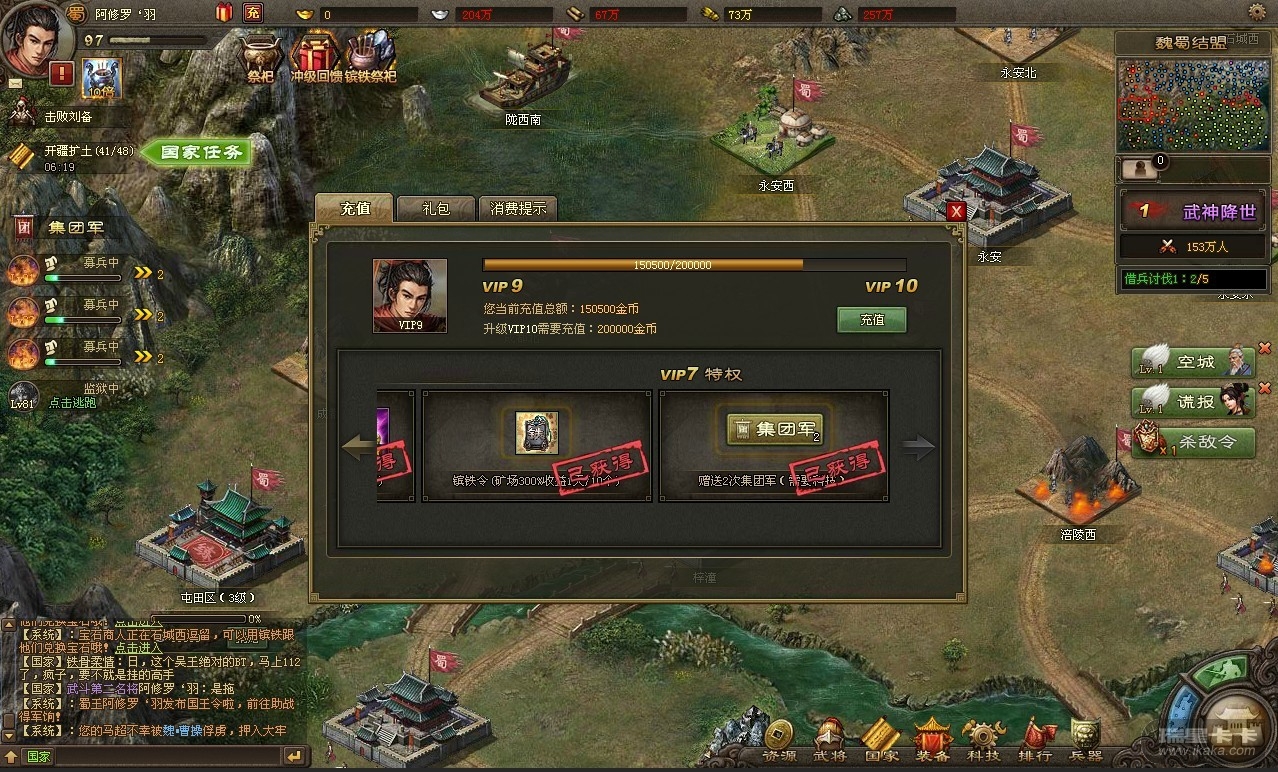The height and width of the screenshot is (772, 1278).
Task: Open the 武神降世 event panel
Action: pos(1190,212)
